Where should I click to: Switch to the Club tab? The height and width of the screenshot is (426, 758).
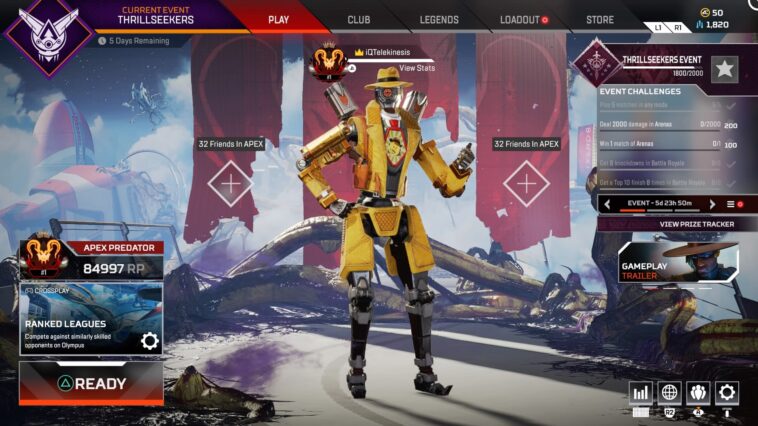click(x=358, y=20)
